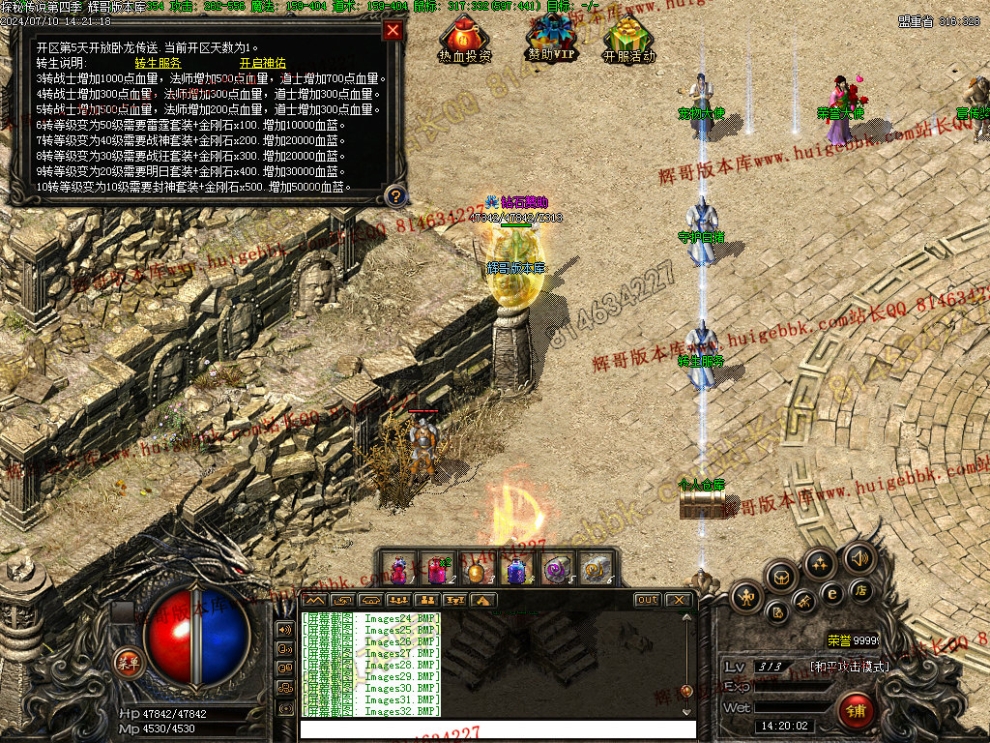The image size is (990, 743).
Task: Close the chat panel with X button
Action: [679, 600]
